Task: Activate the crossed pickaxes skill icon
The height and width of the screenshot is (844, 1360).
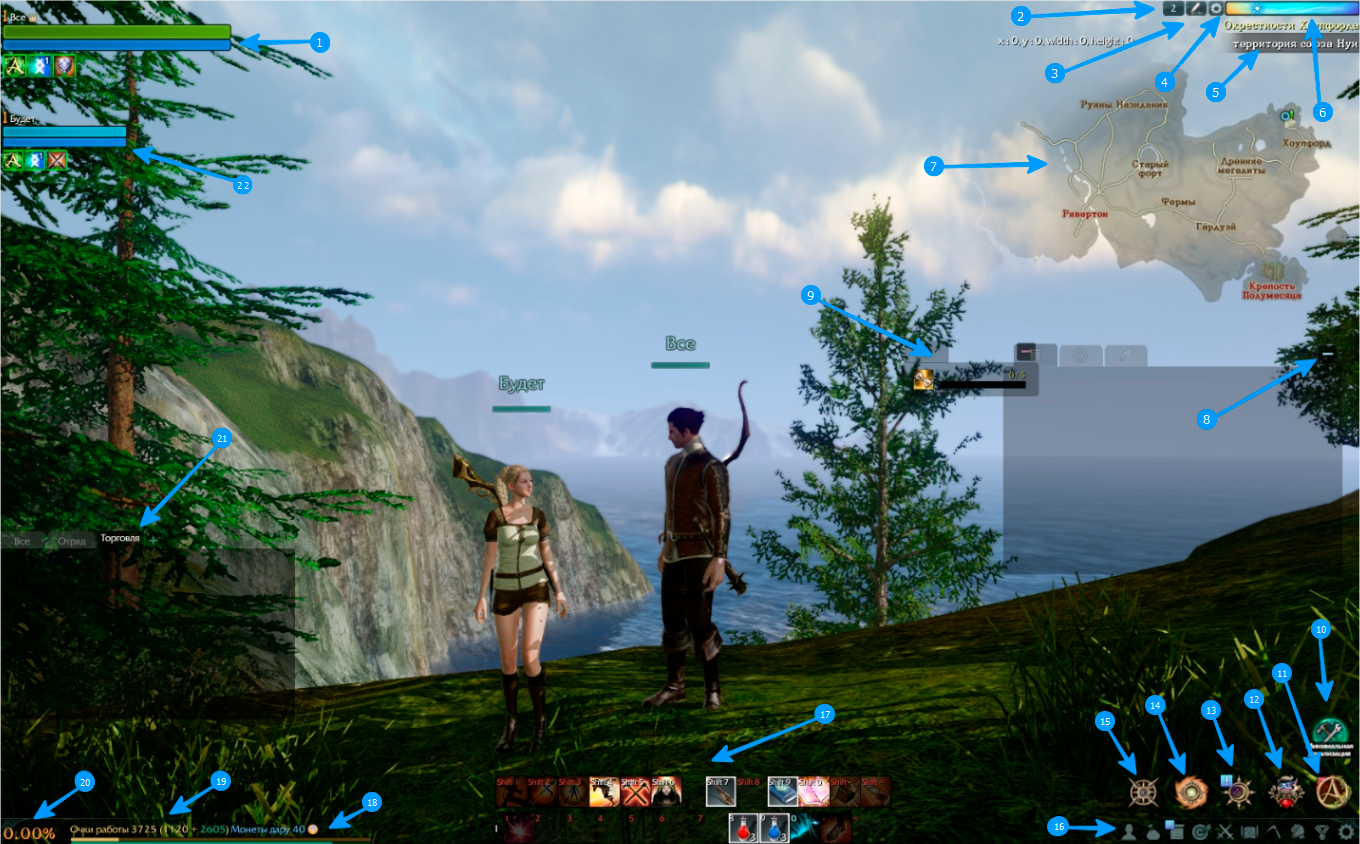Action: pos(634,793)
